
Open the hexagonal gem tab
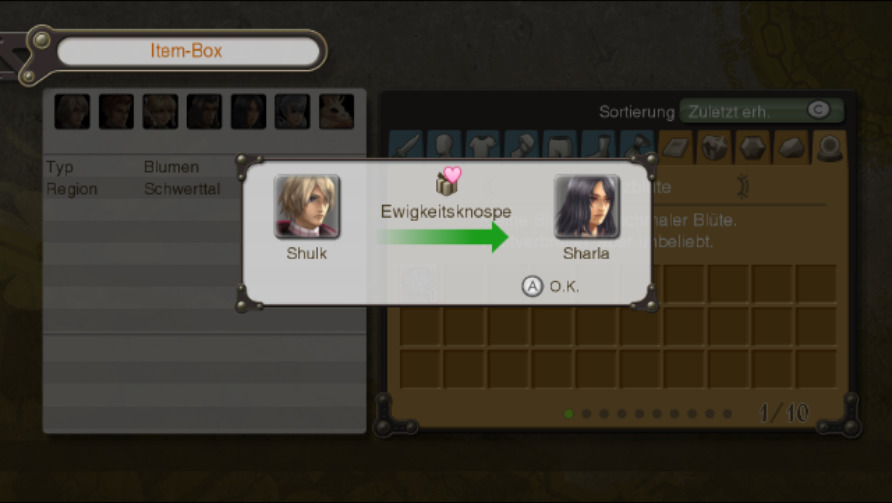coord(752,147)
